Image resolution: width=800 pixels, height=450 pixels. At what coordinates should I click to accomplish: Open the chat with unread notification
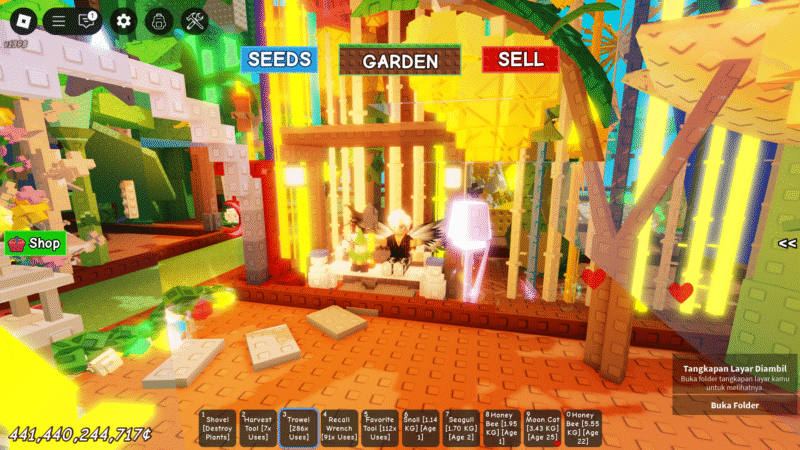pos(89,20)
